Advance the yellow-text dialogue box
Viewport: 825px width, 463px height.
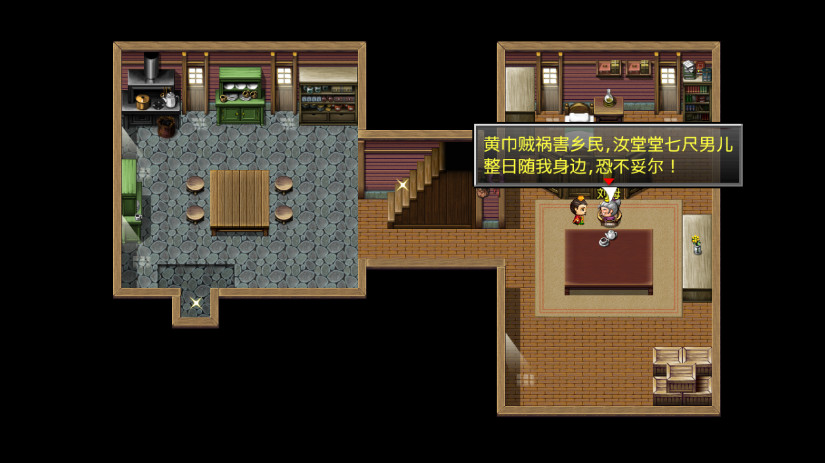607,154
